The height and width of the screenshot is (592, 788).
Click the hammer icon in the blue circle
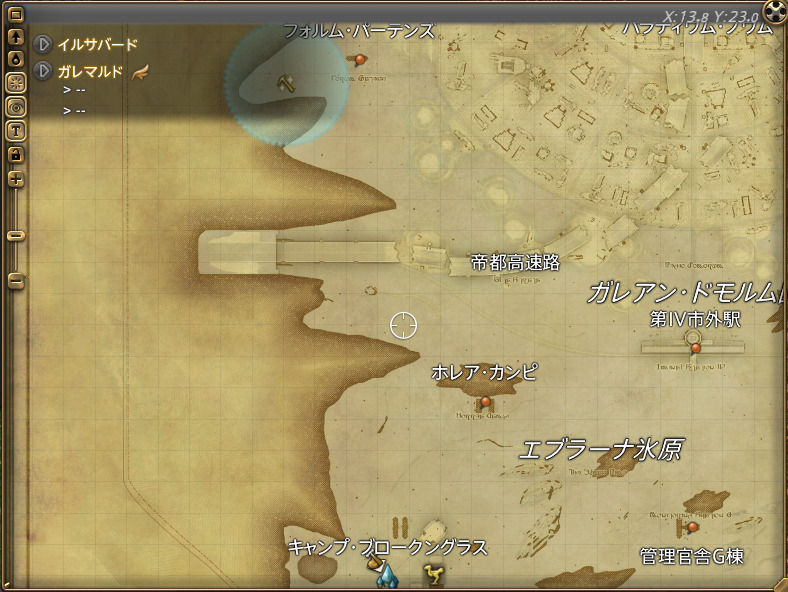(286, 82)
